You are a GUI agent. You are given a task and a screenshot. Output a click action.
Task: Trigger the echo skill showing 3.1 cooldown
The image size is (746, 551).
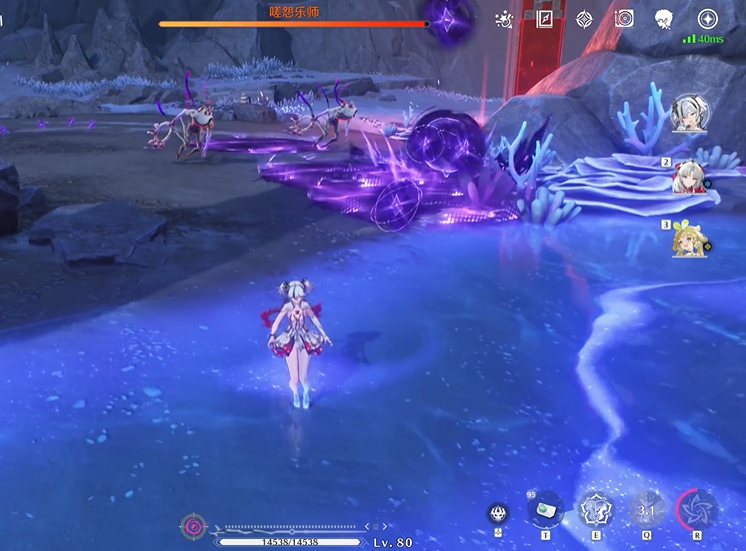pos(646,509)
